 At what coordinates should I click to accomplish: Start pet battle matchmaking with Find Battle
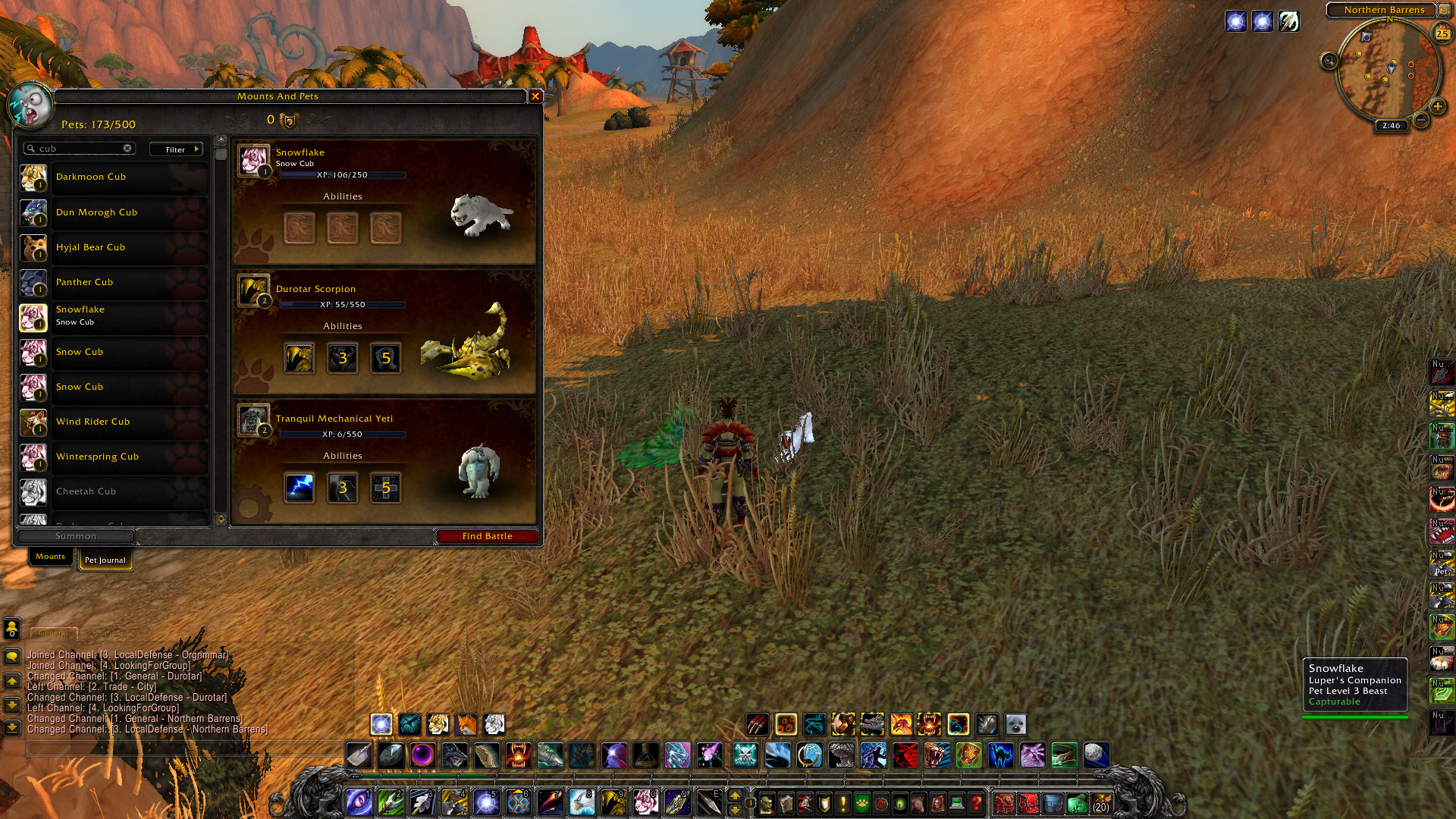pyautogui.click(x=487, y=536)
